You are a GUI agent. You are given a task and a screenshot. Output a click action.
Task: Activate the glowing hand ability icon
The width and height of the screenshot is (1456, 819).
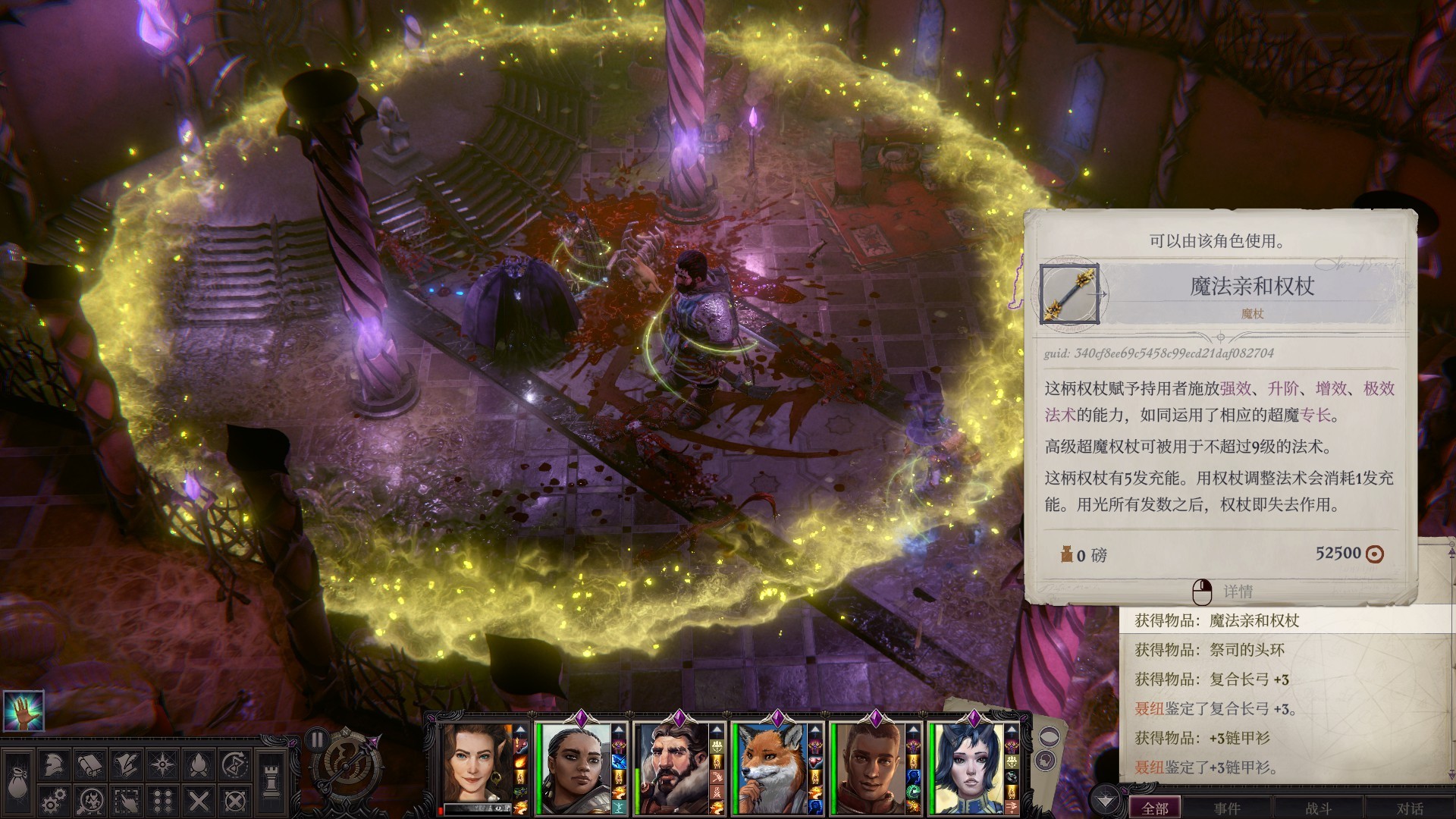(x=23, y=711)
